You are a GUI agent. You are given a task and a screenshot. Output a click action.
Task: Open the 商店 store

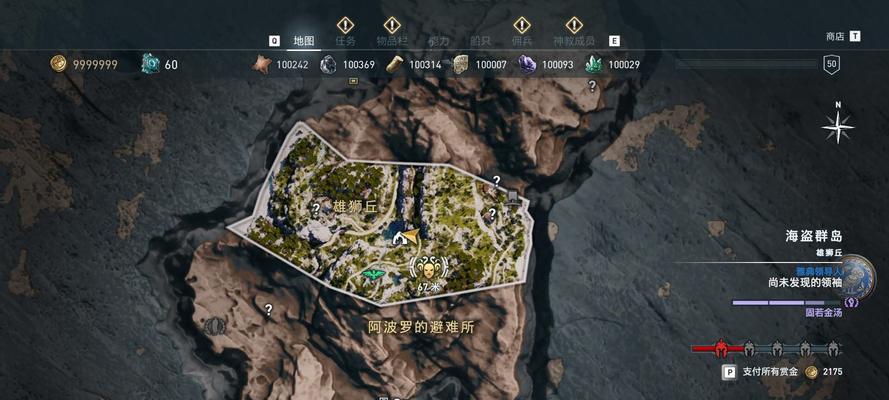point(835,36)
